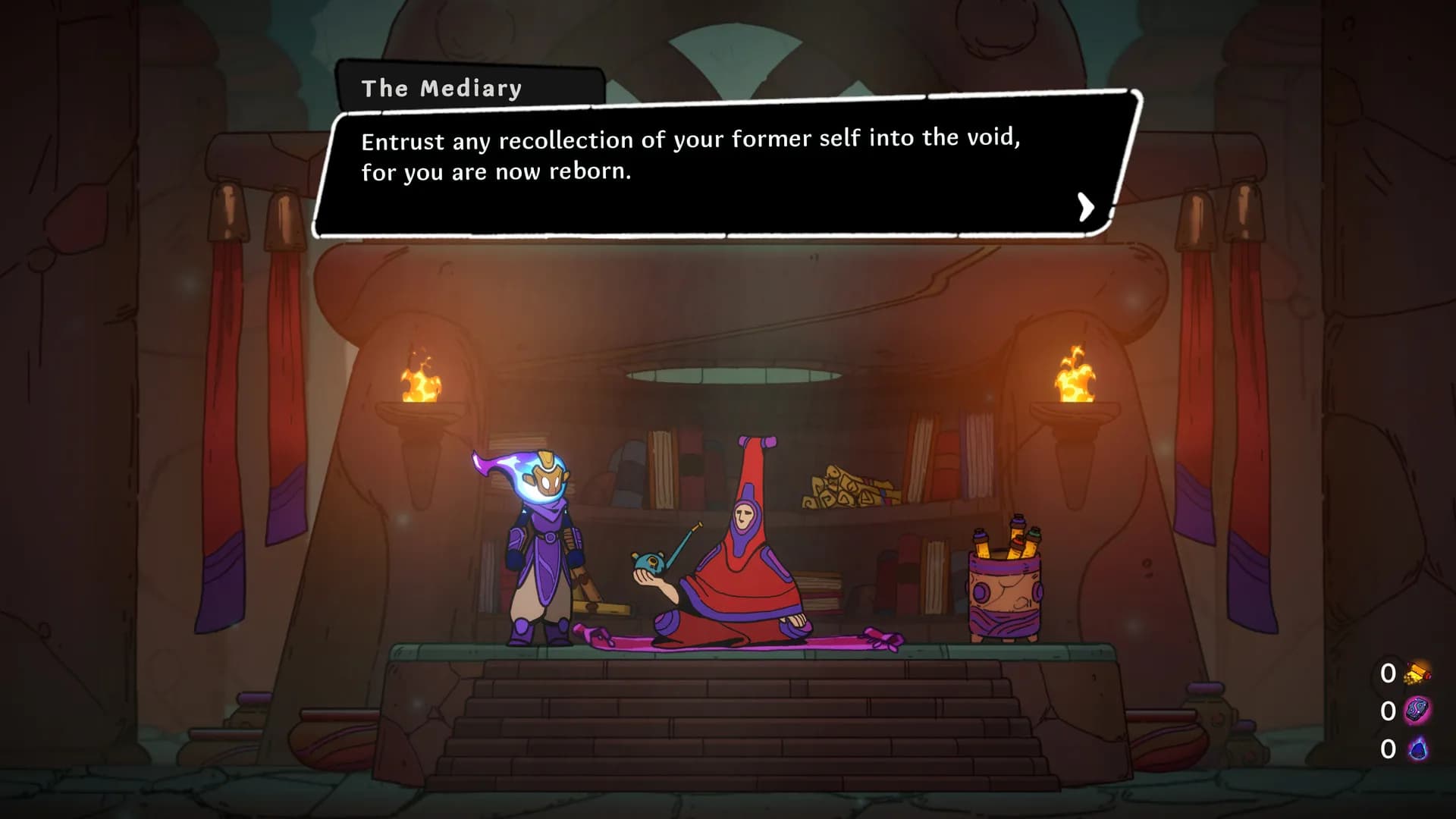1456x819 pixels.
Task: Click the gold scroll currency icon
Action: [x=1417, y=673]
